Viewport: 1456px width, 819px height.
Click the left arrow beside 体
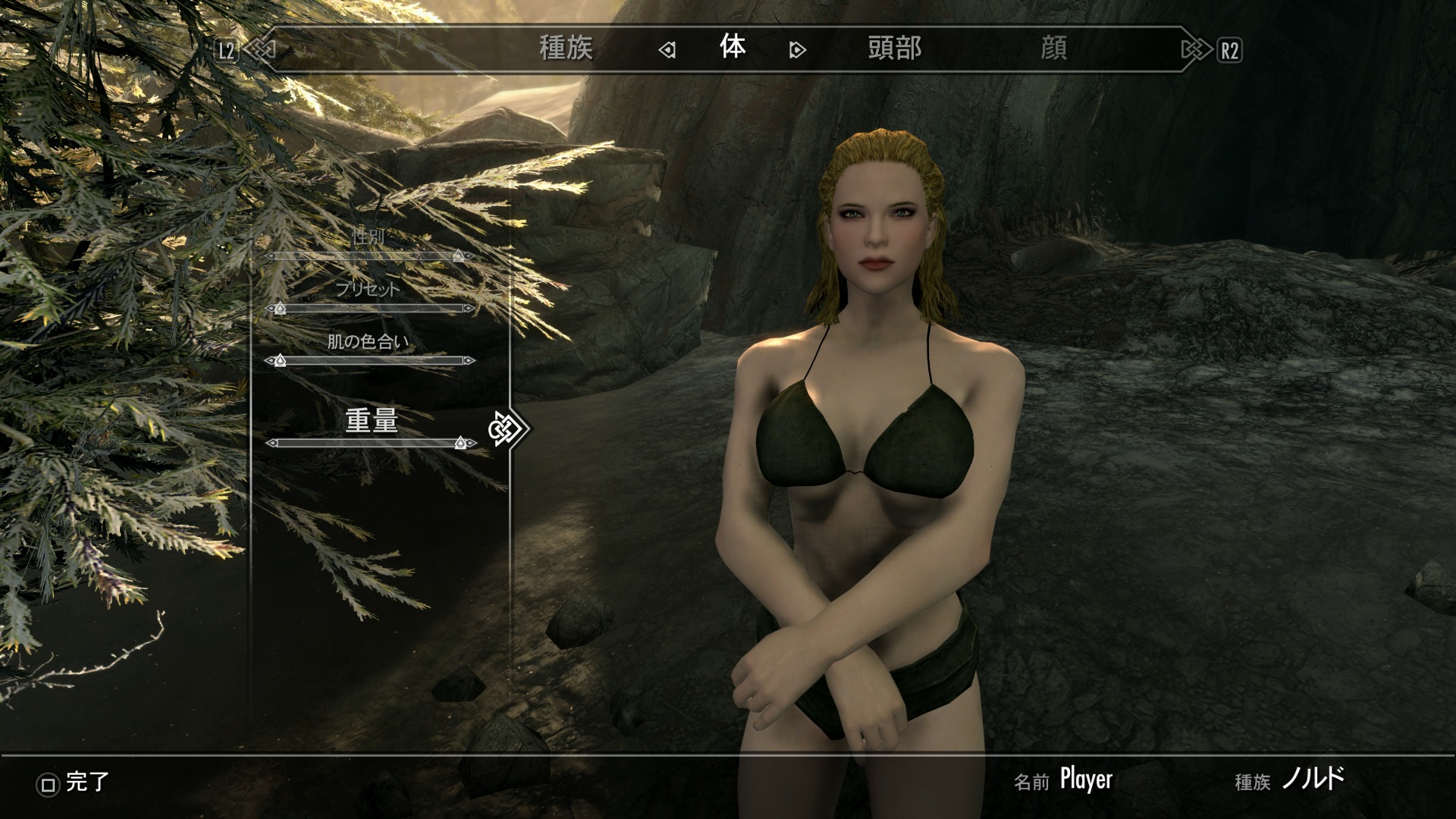coord(667,51)
